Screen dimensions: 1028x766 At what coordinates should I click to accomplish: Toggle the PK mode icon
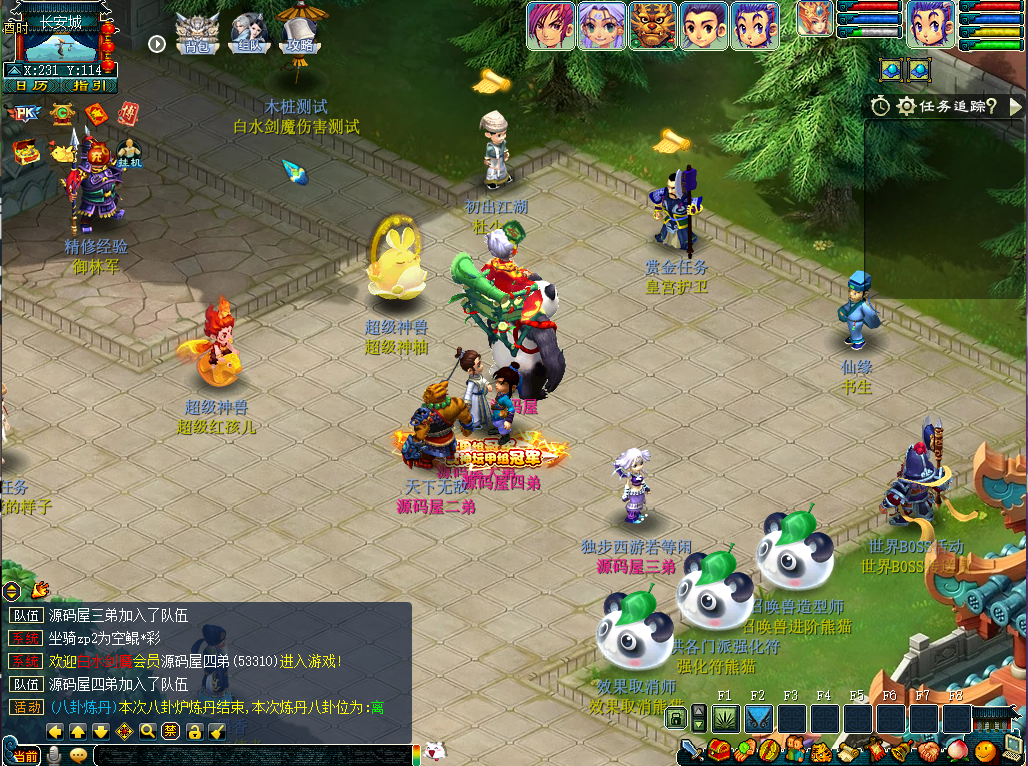(24, 113)
